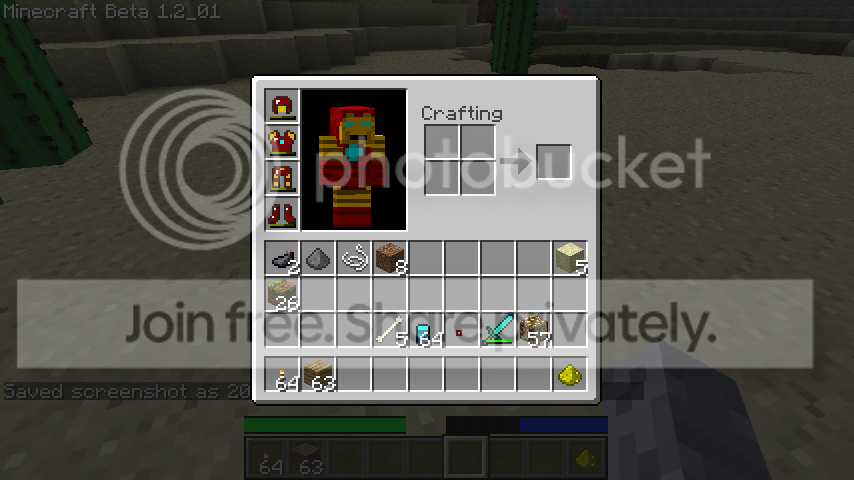Grab the diamond sword from the inventory

click(498, 331)
